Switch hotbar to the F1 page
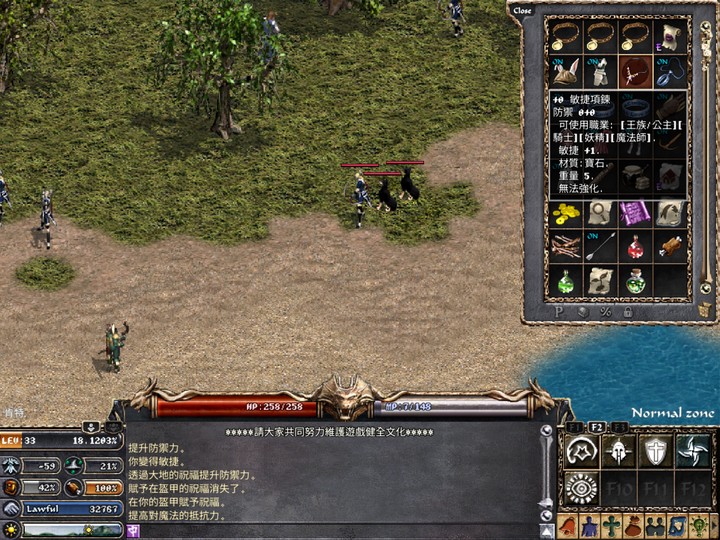Image resolution: width=720 pixels, height=540 pixels. (x=574, y=428)
